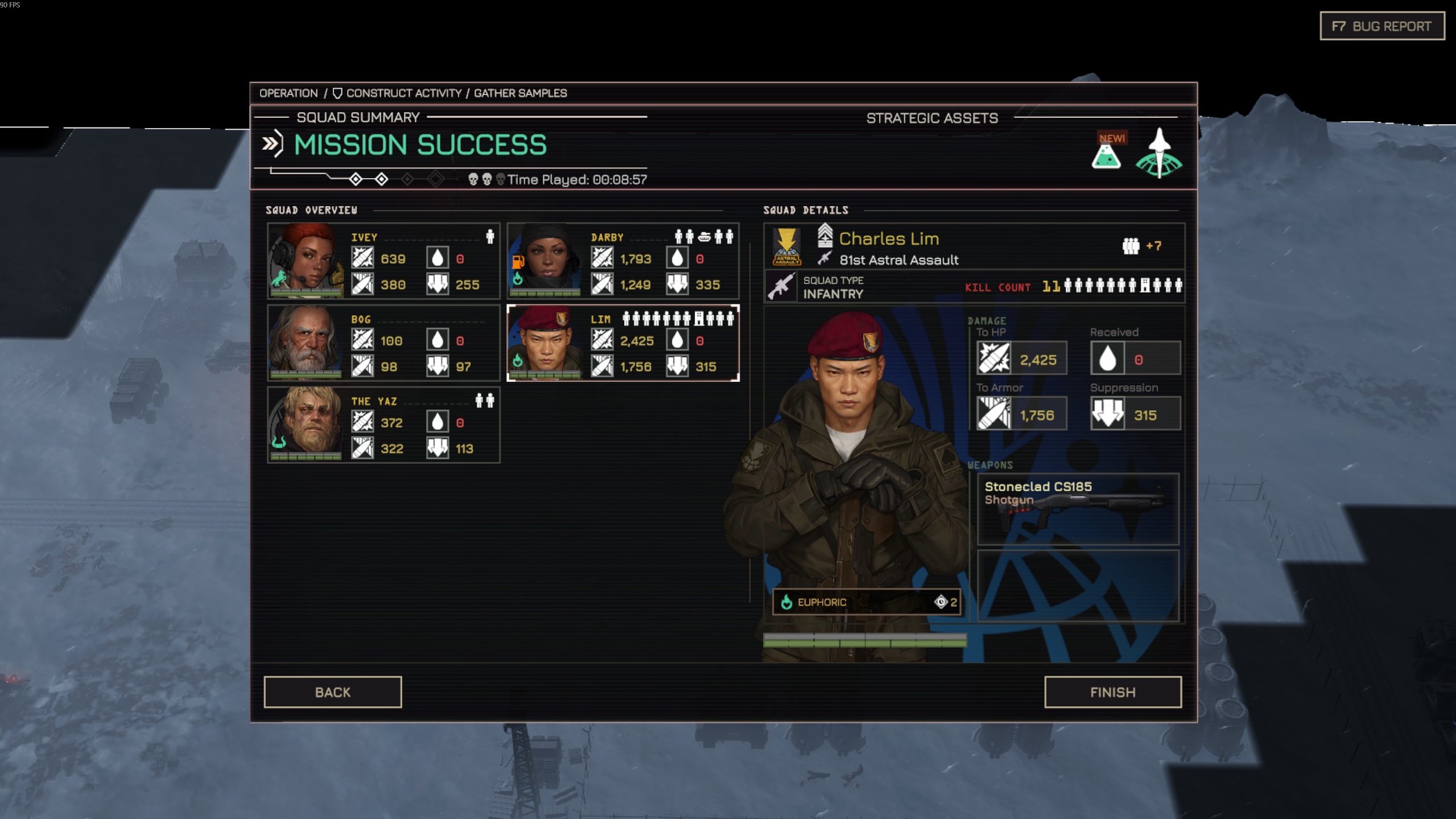1456x819 pixels.
Task: Click the Euphoric status trait bar
Action: (x=866, y=602)
